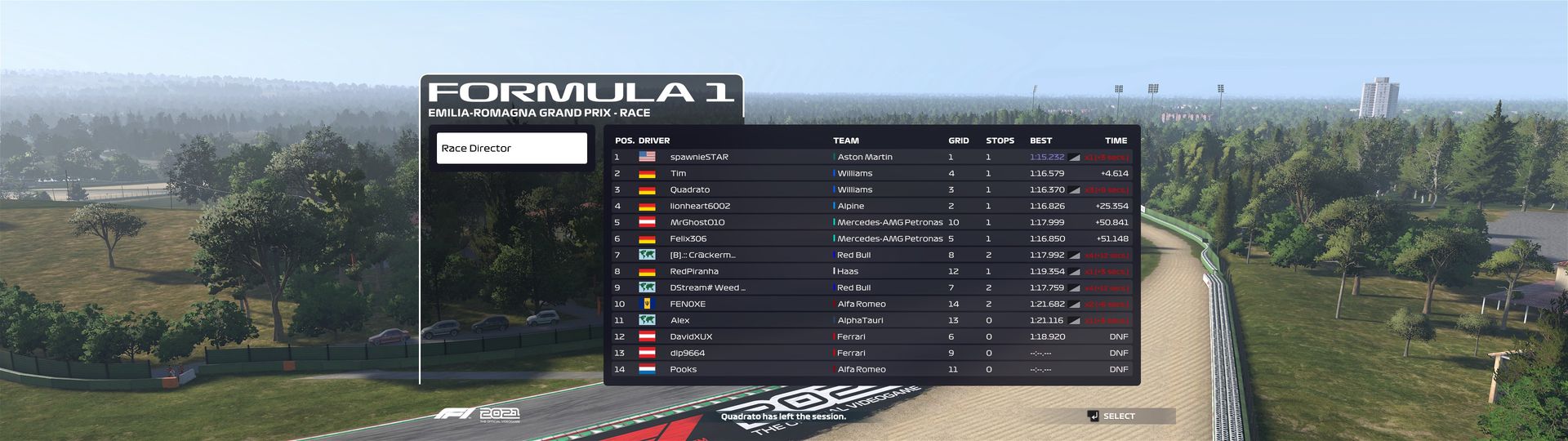Select dip9664's result row
This screenshot has height=441, width=1568.
pos(871,353)
